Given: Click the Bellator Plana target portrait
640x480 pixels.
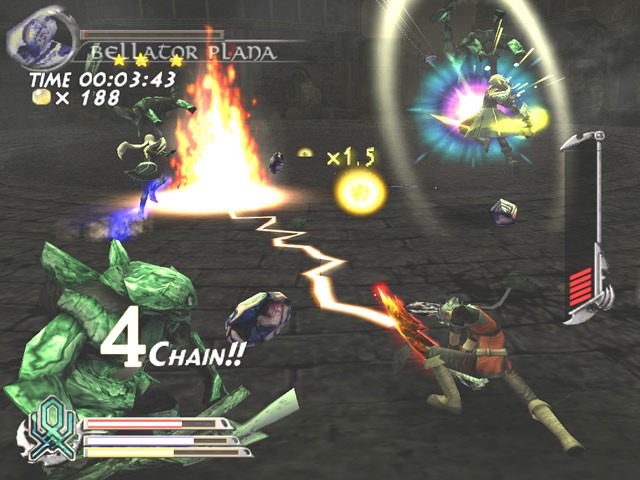Looking at the screenshot, I should [42, 37].
